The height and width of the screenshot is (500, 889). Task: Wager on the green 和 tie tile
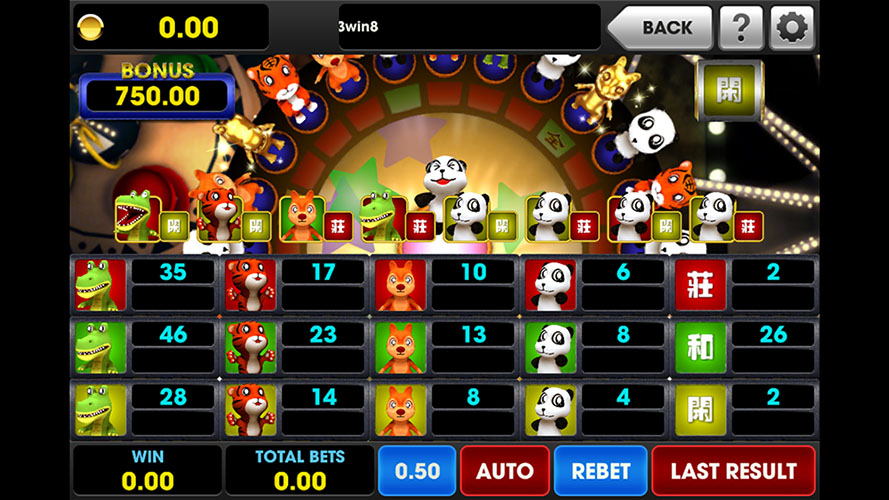pos(700,347)
